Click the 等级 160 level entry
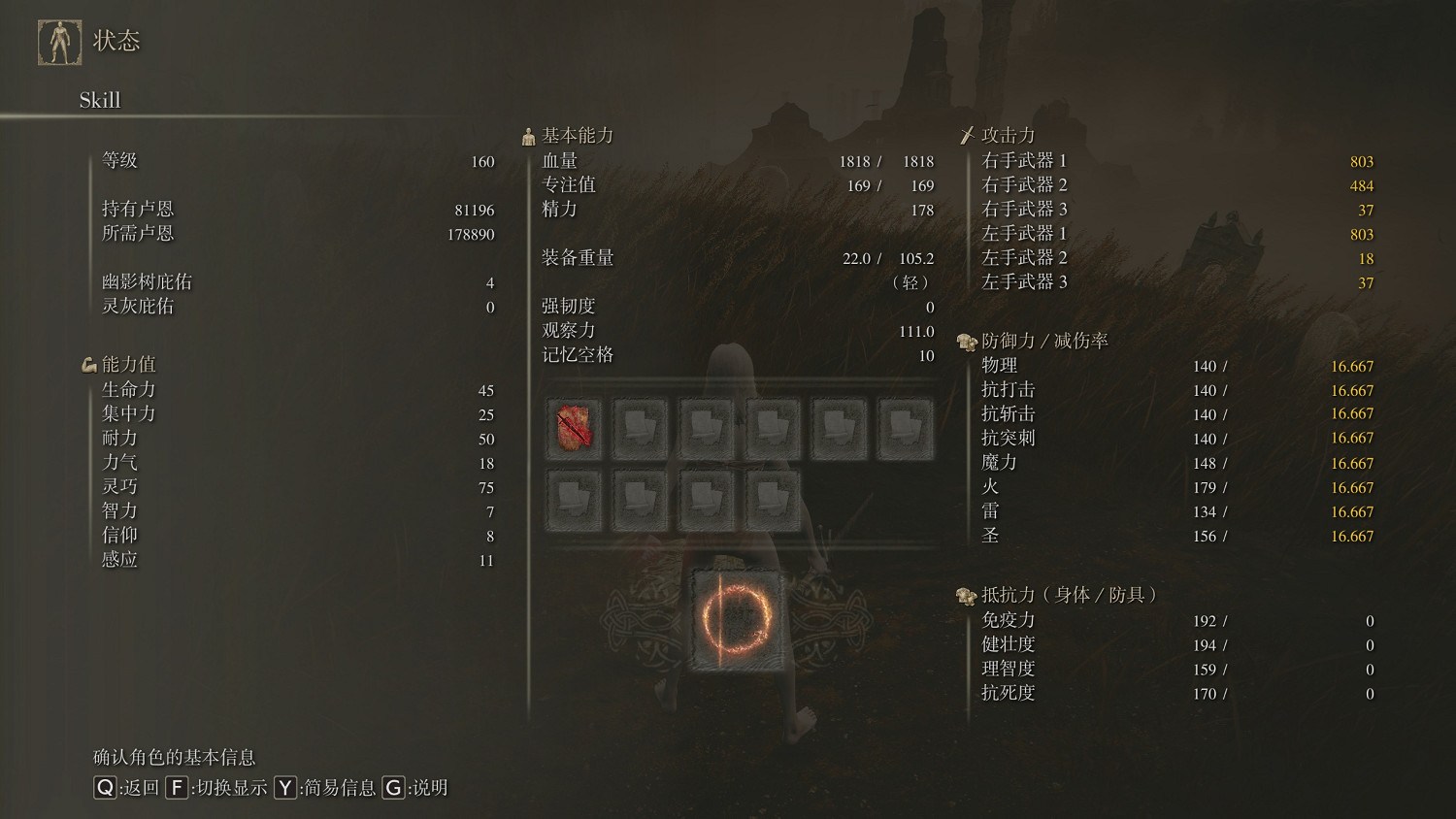1456x819 pixels. point(291,160)
